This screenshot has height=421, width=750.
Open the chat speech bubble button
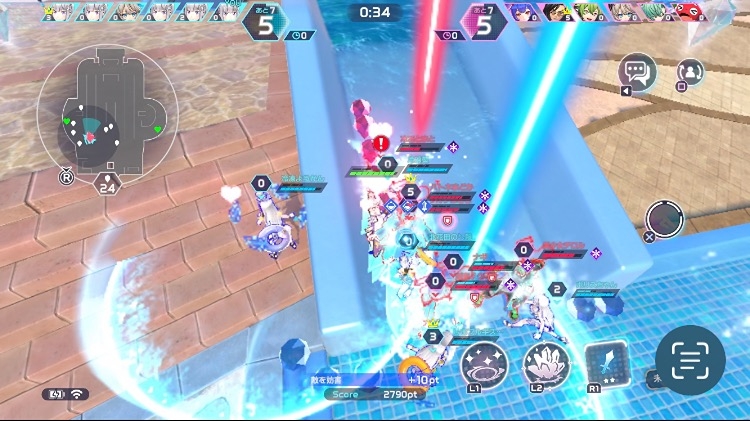636,71
